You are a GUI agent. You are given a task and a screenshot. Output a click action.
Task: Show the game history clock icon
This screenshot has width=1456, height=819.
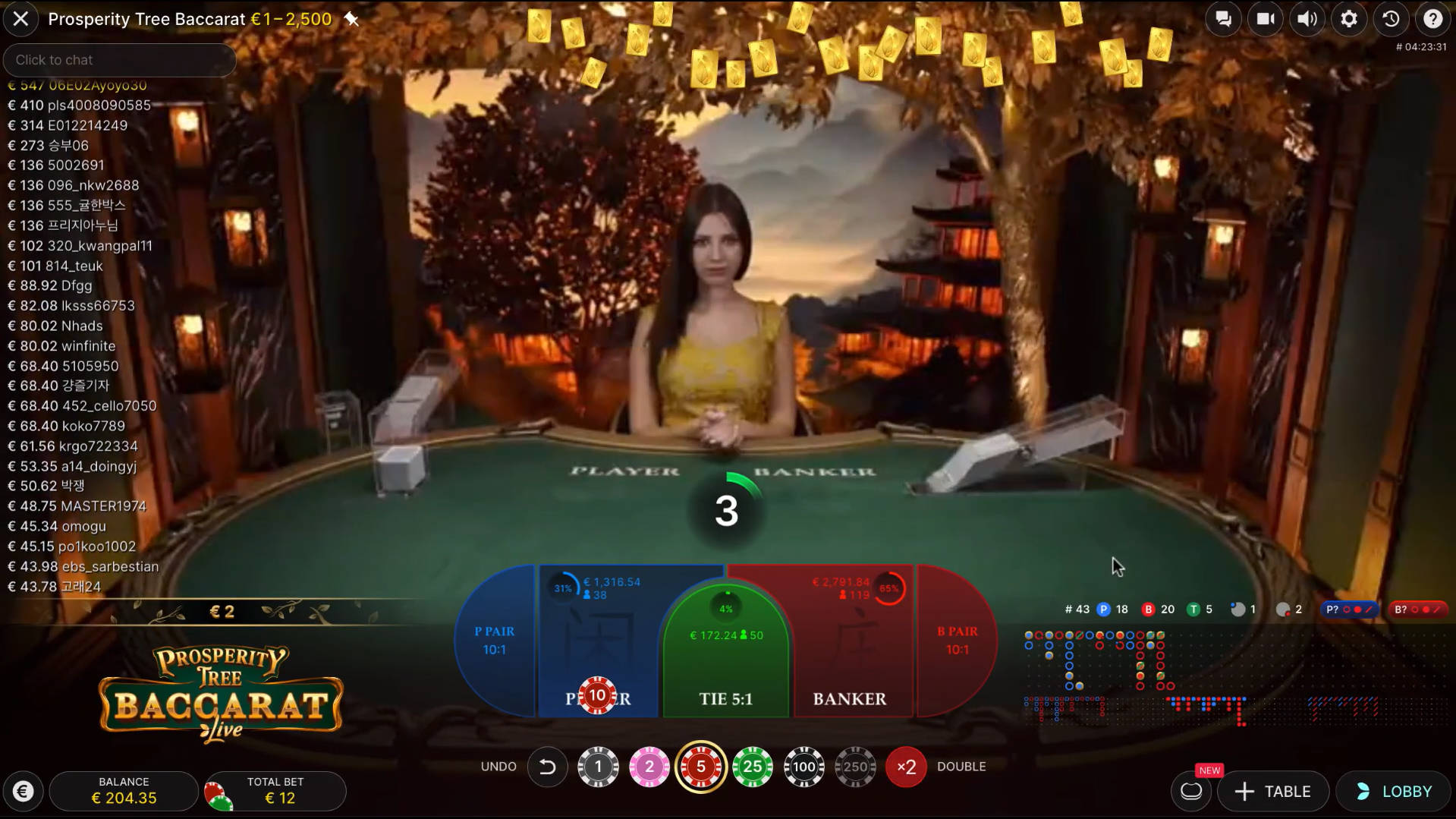[1391, 19]
